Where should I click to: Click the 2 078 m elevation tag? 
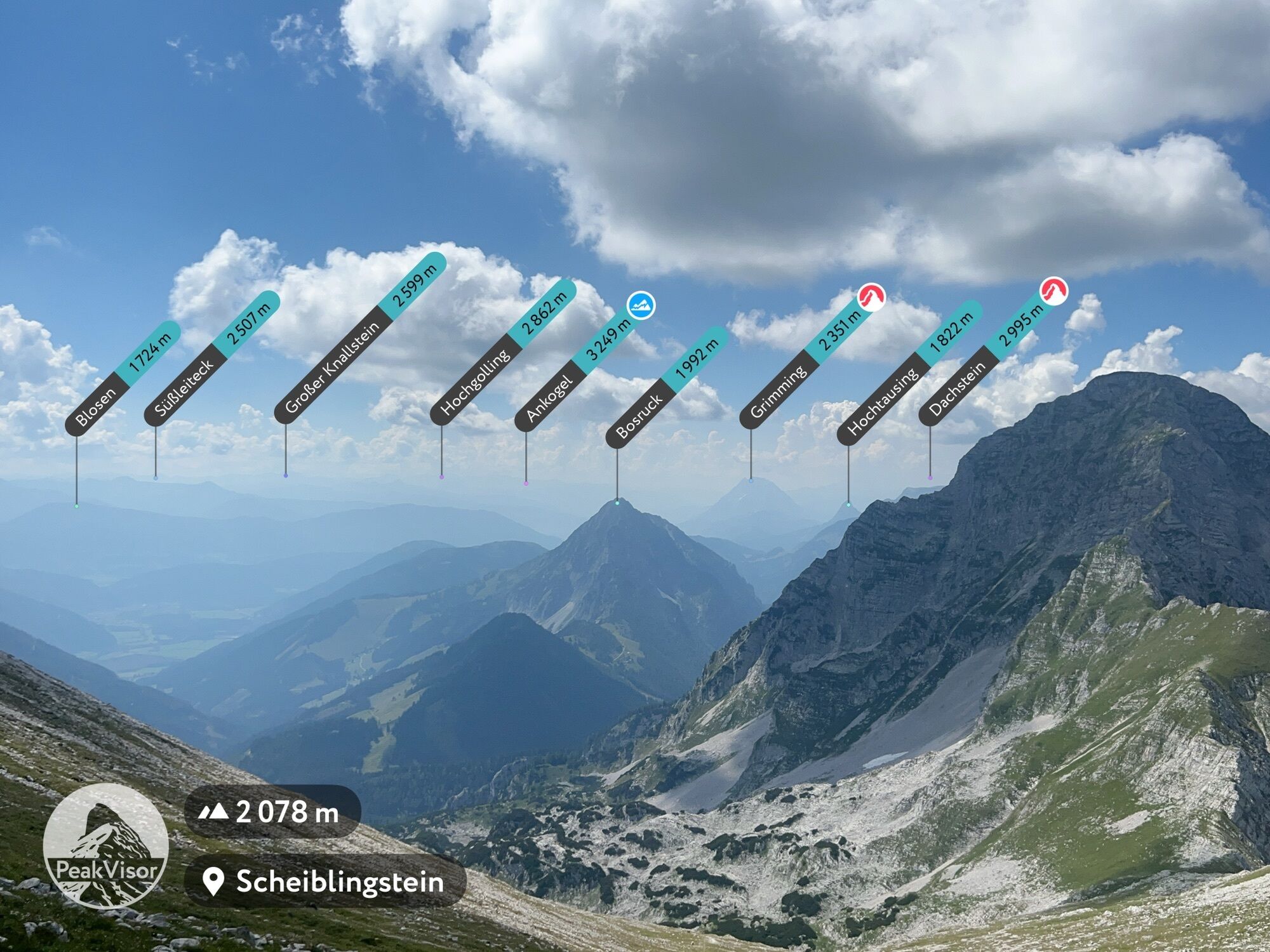pos(272,812)
